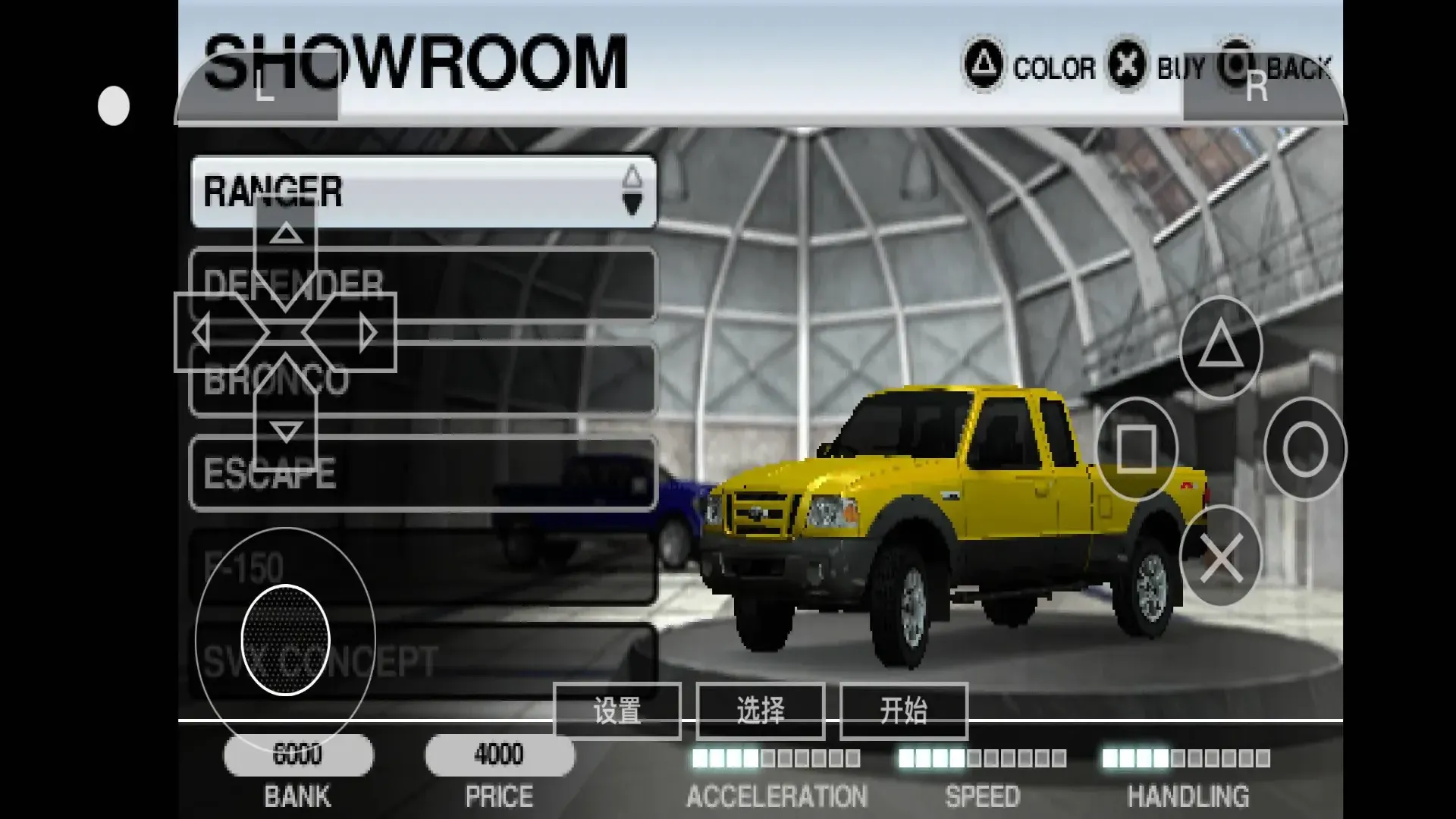Tap the large on-screen circle touch button
This screenshot has width=1456, height=819.
1305,449
